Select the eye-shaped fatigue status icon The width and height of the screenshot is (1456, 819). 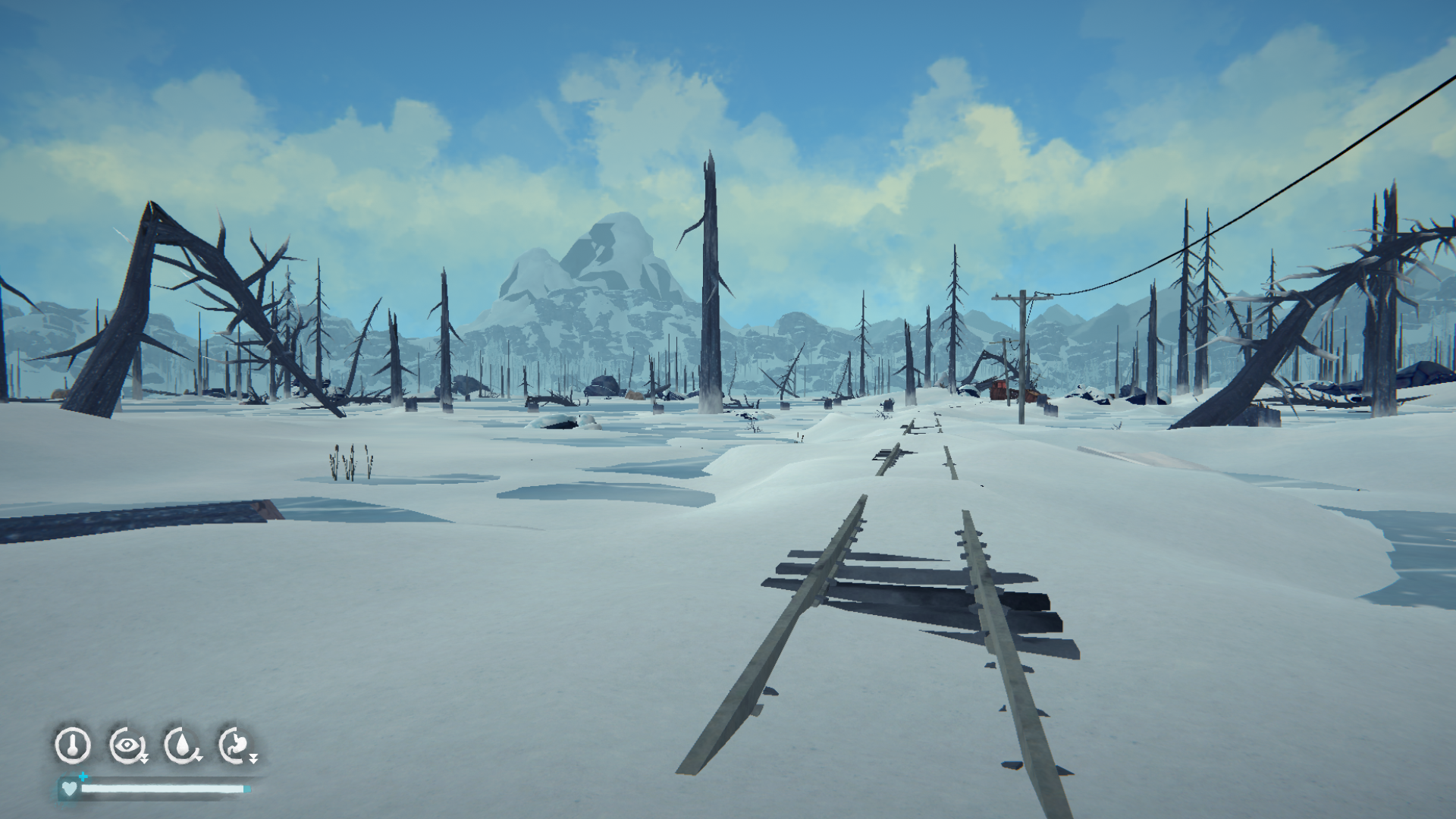tap(127, 745)
